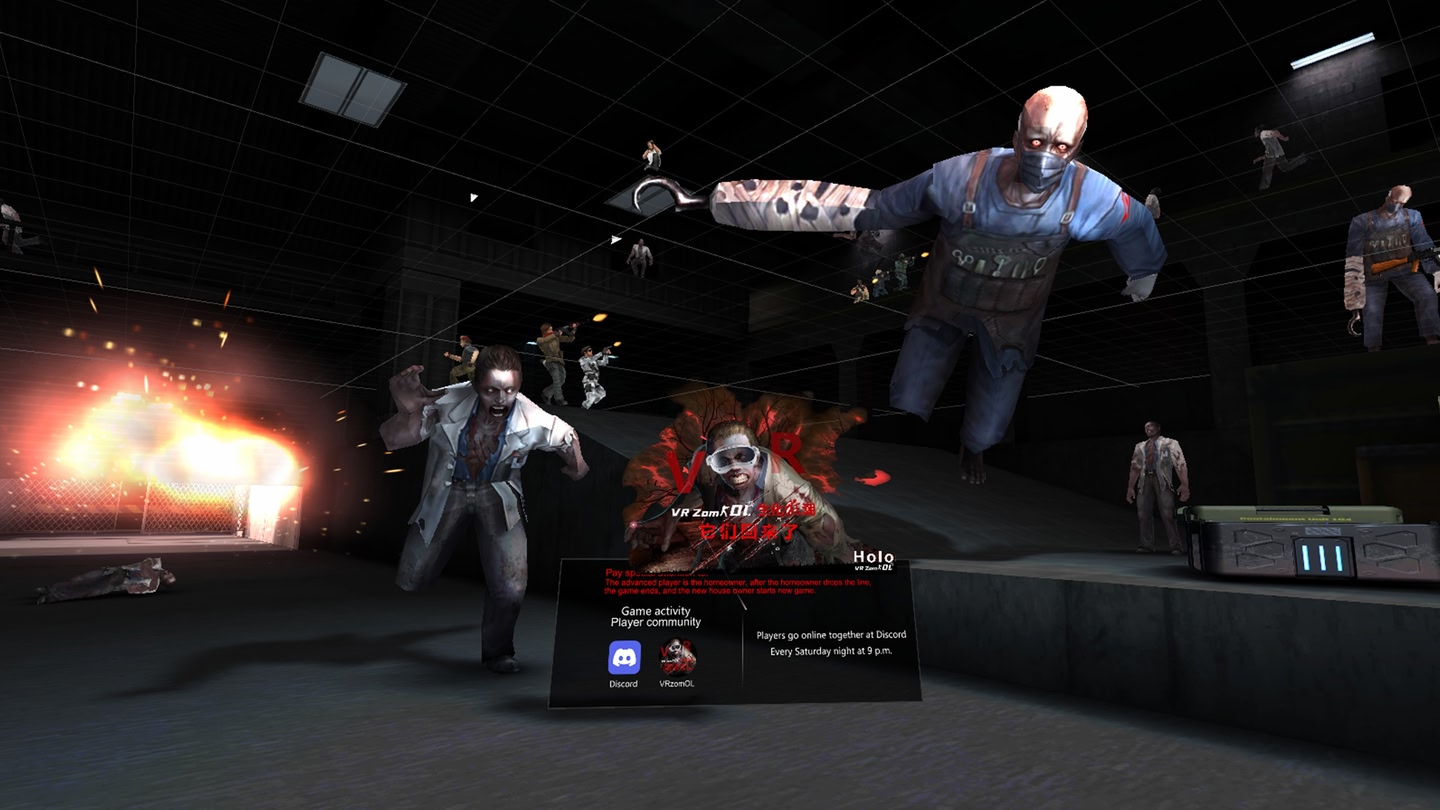Screen dimensions: 1440x810
Task: Select the lower white arrow marker
Action: 614,238
